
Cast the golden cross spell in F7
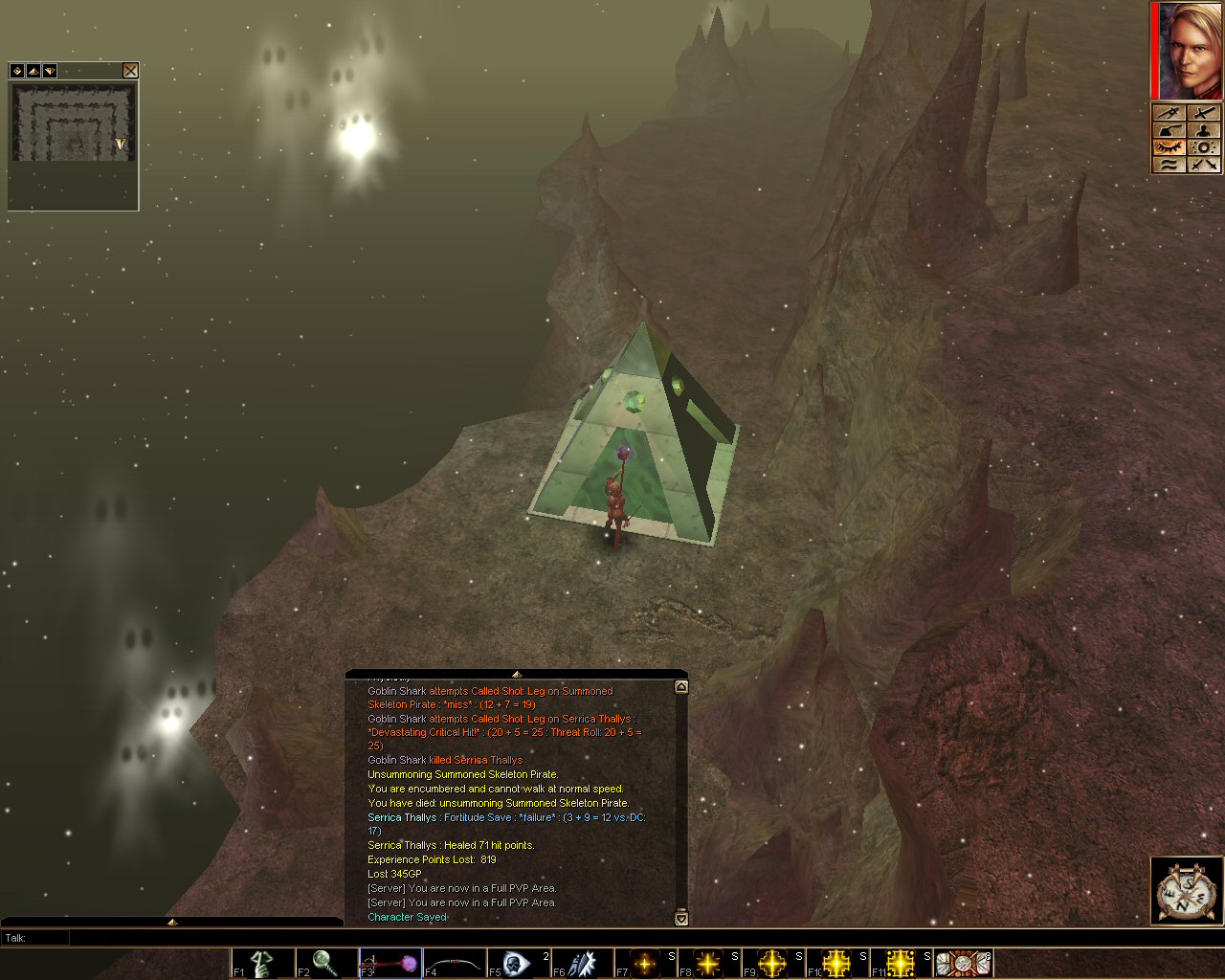646,963
